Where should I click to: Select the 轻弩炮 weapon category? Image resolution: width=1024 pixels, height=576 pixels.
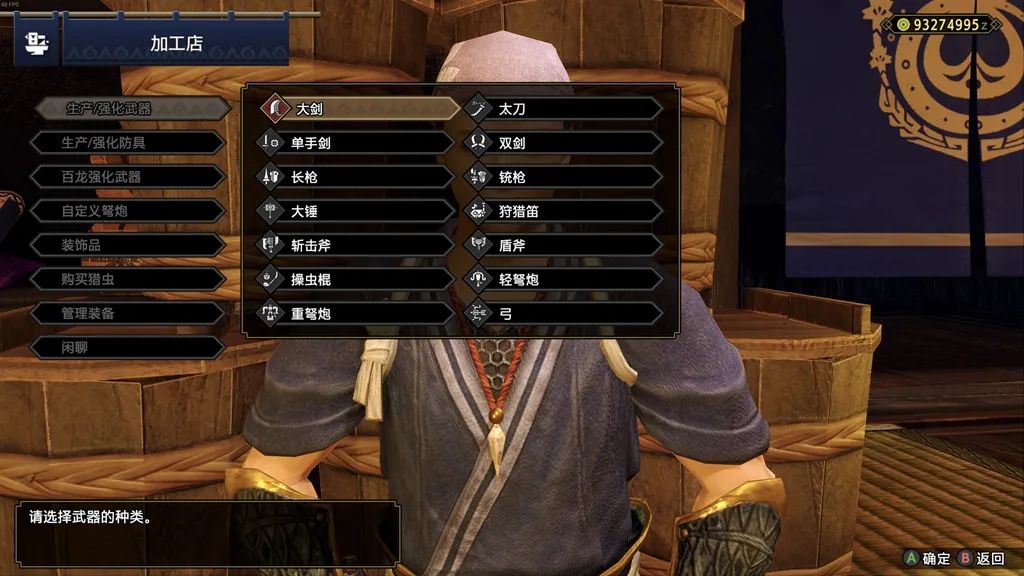coord(563,279)
